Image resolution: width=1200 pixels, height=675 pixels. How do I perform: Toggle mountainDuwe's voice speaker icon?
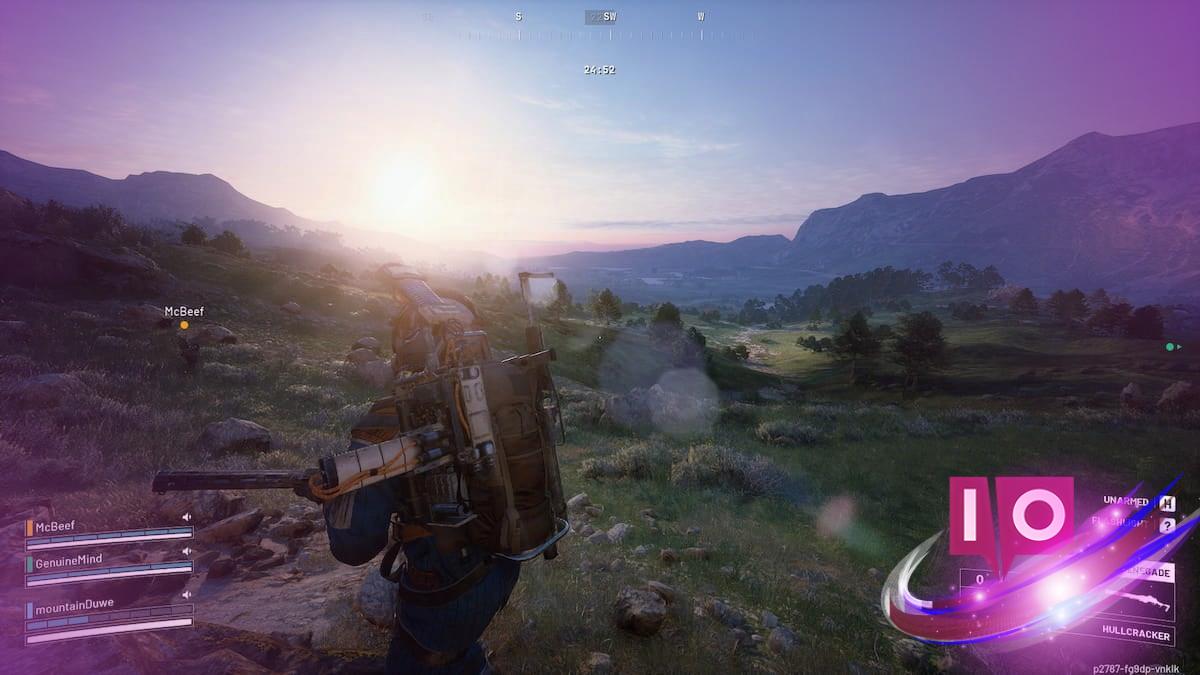click(x=186, y=595)
